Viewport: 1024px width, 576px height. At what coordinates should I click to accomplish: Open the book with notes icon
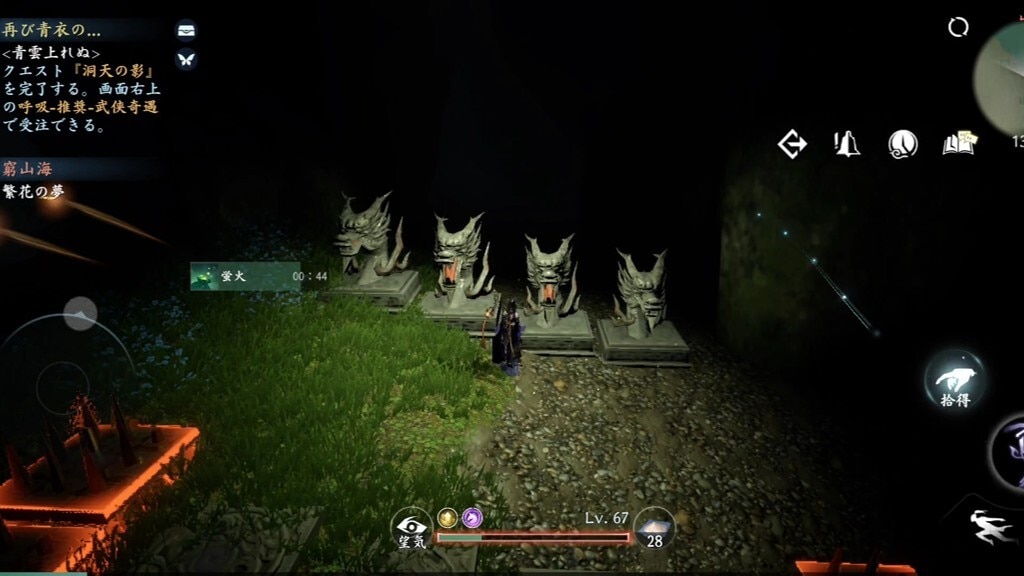tap(959, 144)
